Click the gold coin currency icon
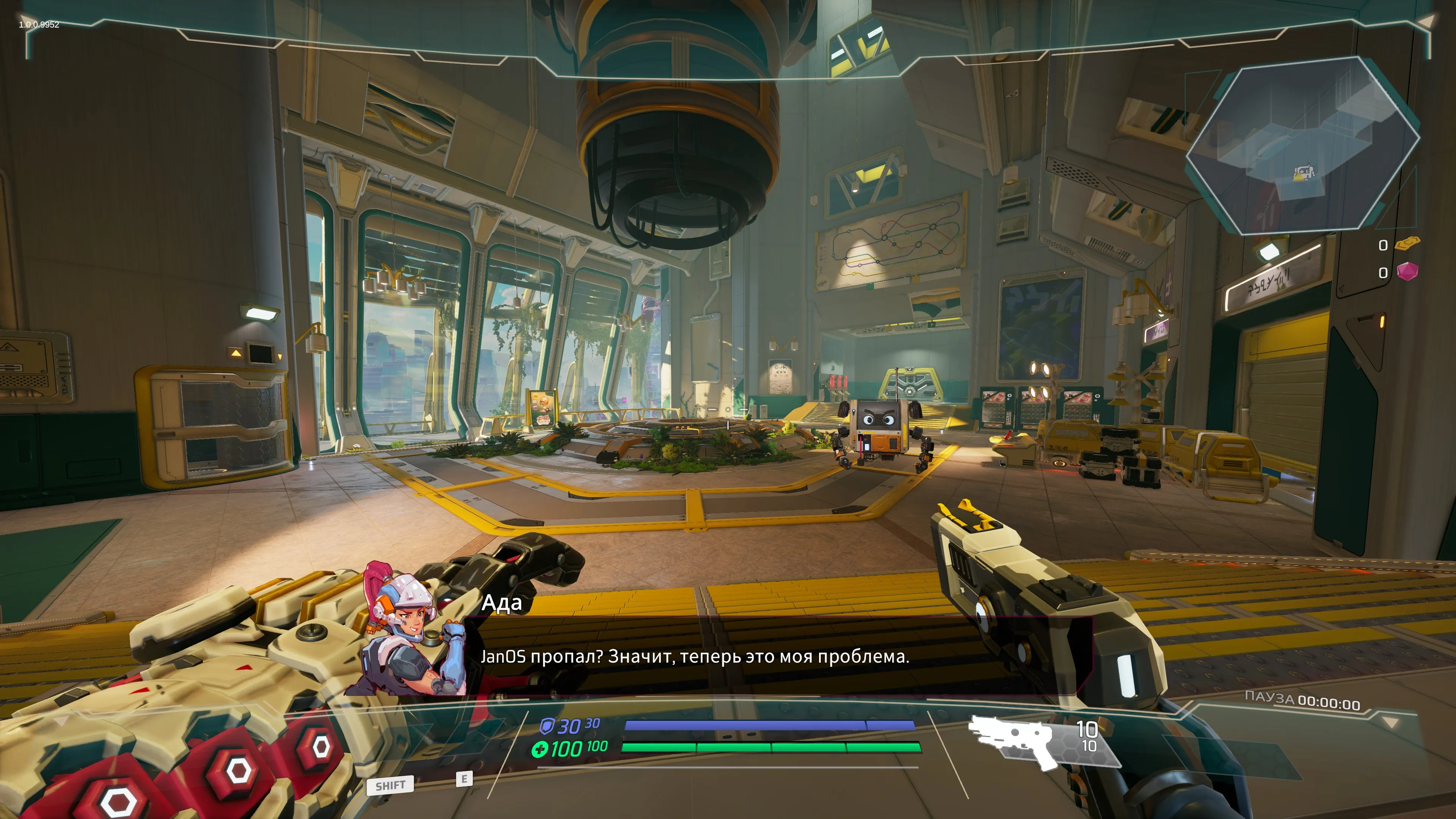1456x819 pixels. tap(1407, 244)
